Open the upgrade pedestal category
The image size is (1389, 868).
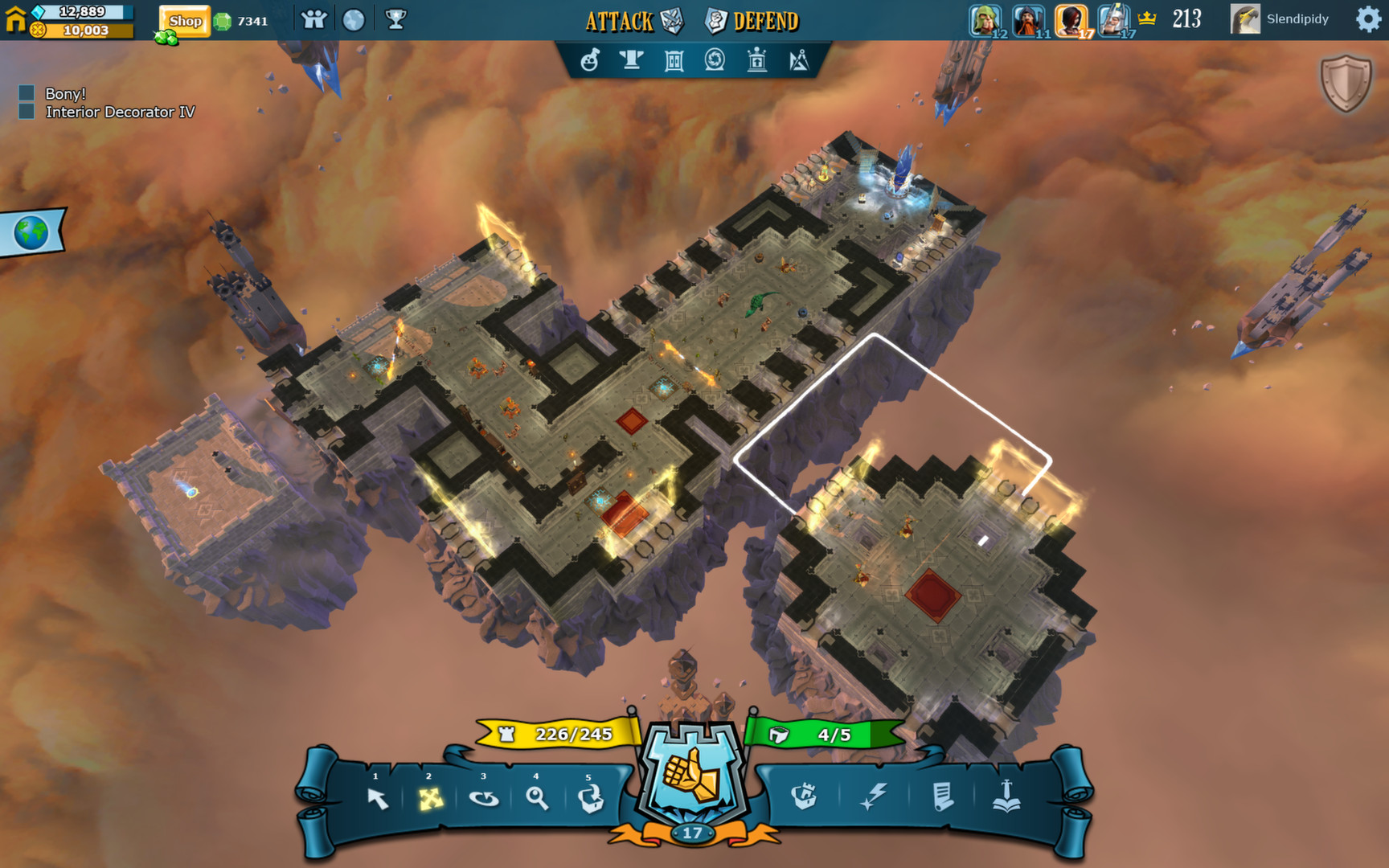click(x=756, y=60)
